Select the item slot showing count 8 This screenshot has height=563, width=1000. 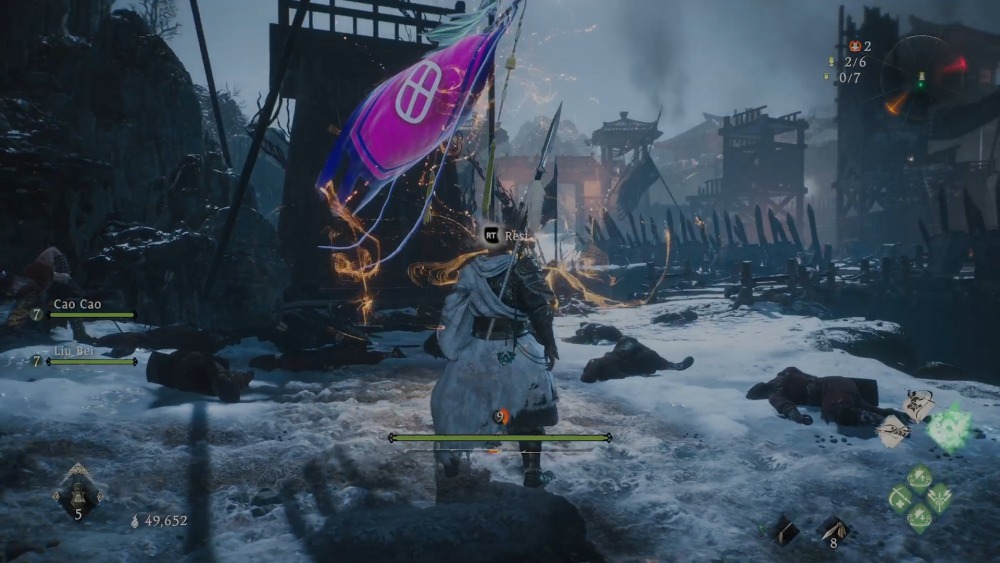tap(832, 530)
